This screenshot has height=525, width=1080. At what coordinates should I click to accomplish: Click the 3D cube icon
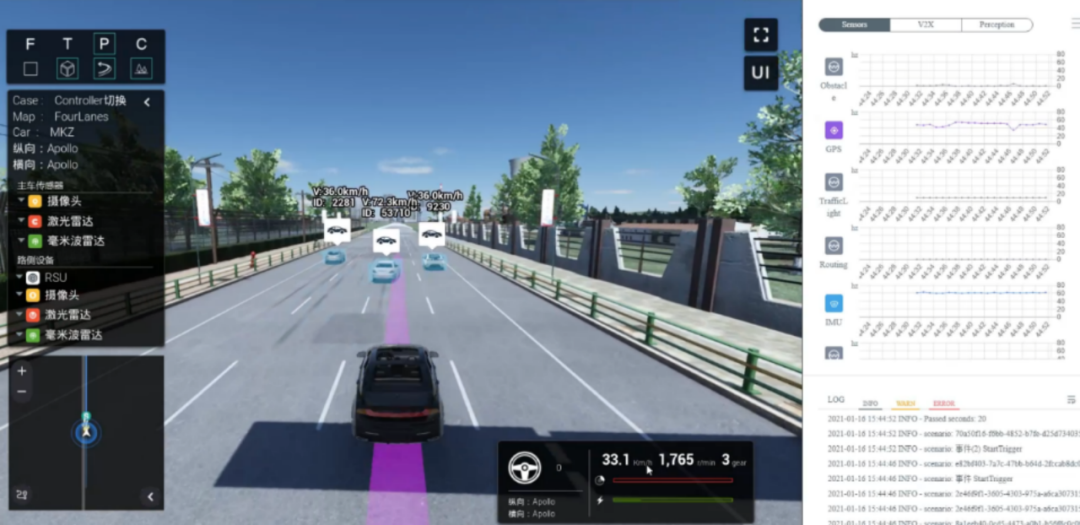[x=67, y=69]
